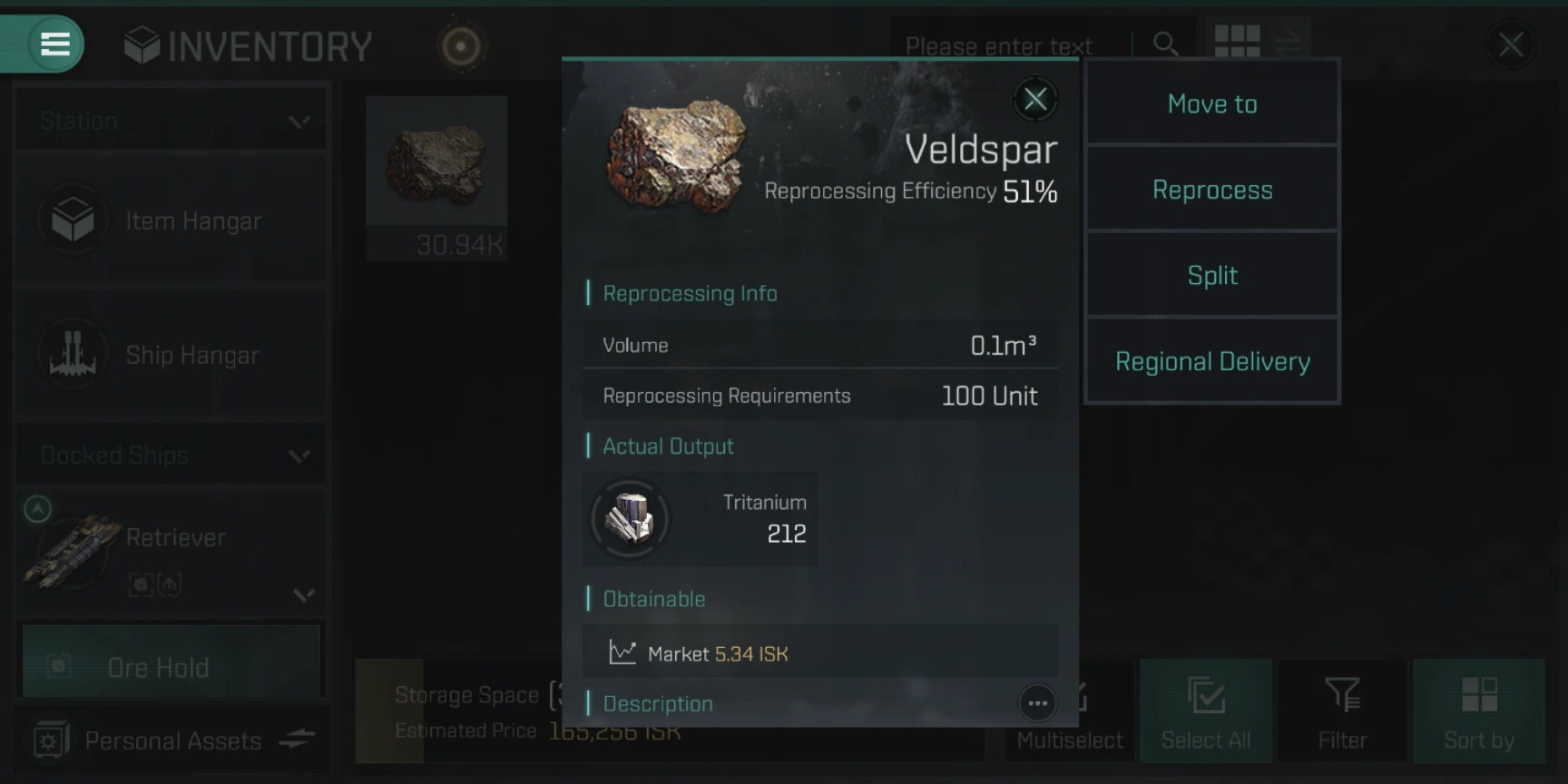Select the Ship Hangar icon
The image size is (1568, 784).
(73, 354)
